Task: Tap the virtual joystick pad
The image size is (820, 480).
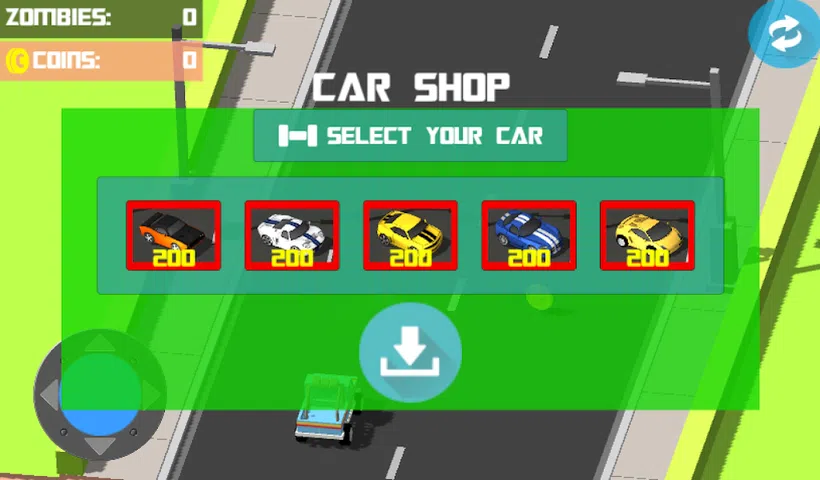Action: tap(99, 394)
